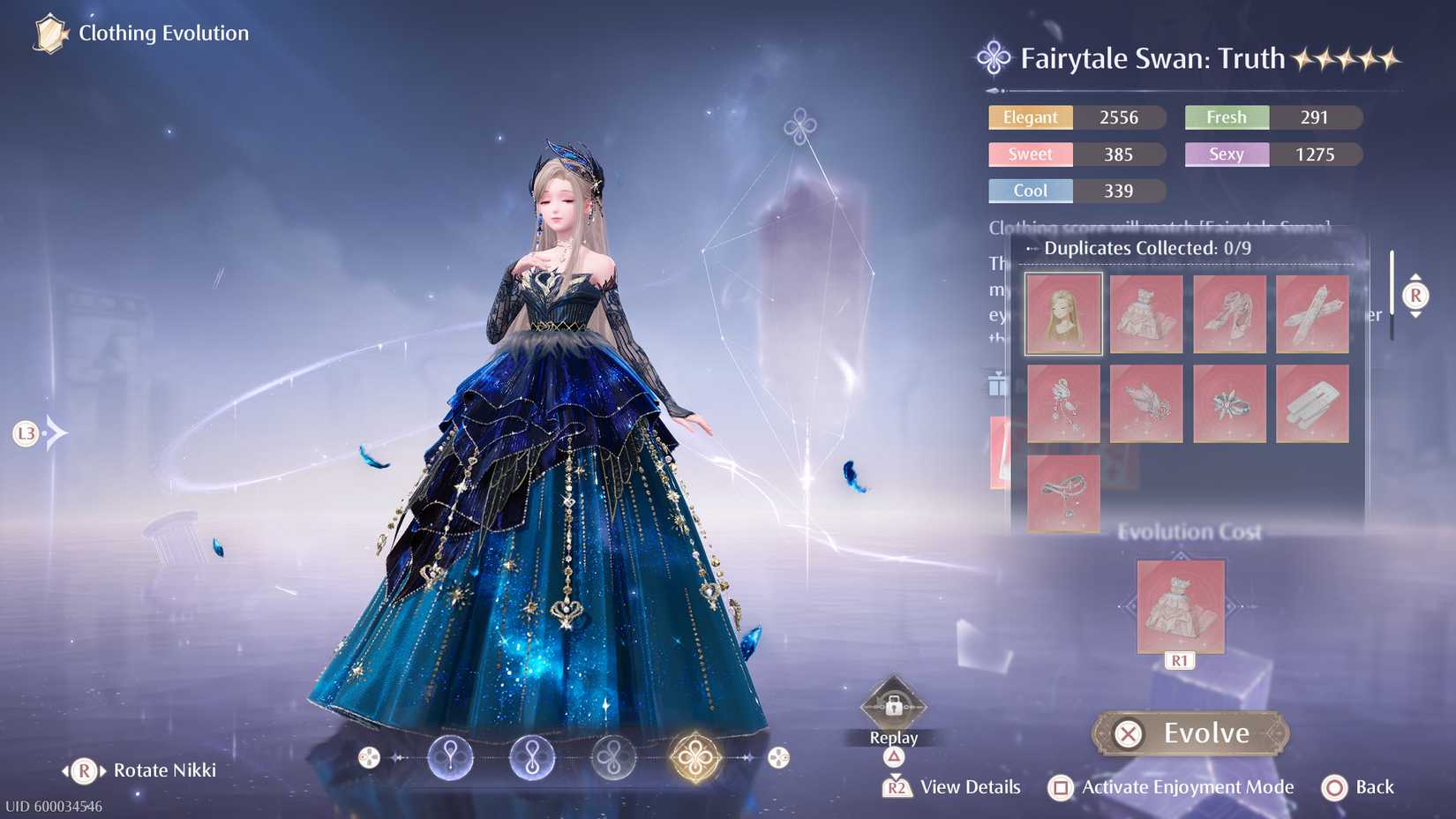Open the Evolution Cost item details

tap(1180, 605)
